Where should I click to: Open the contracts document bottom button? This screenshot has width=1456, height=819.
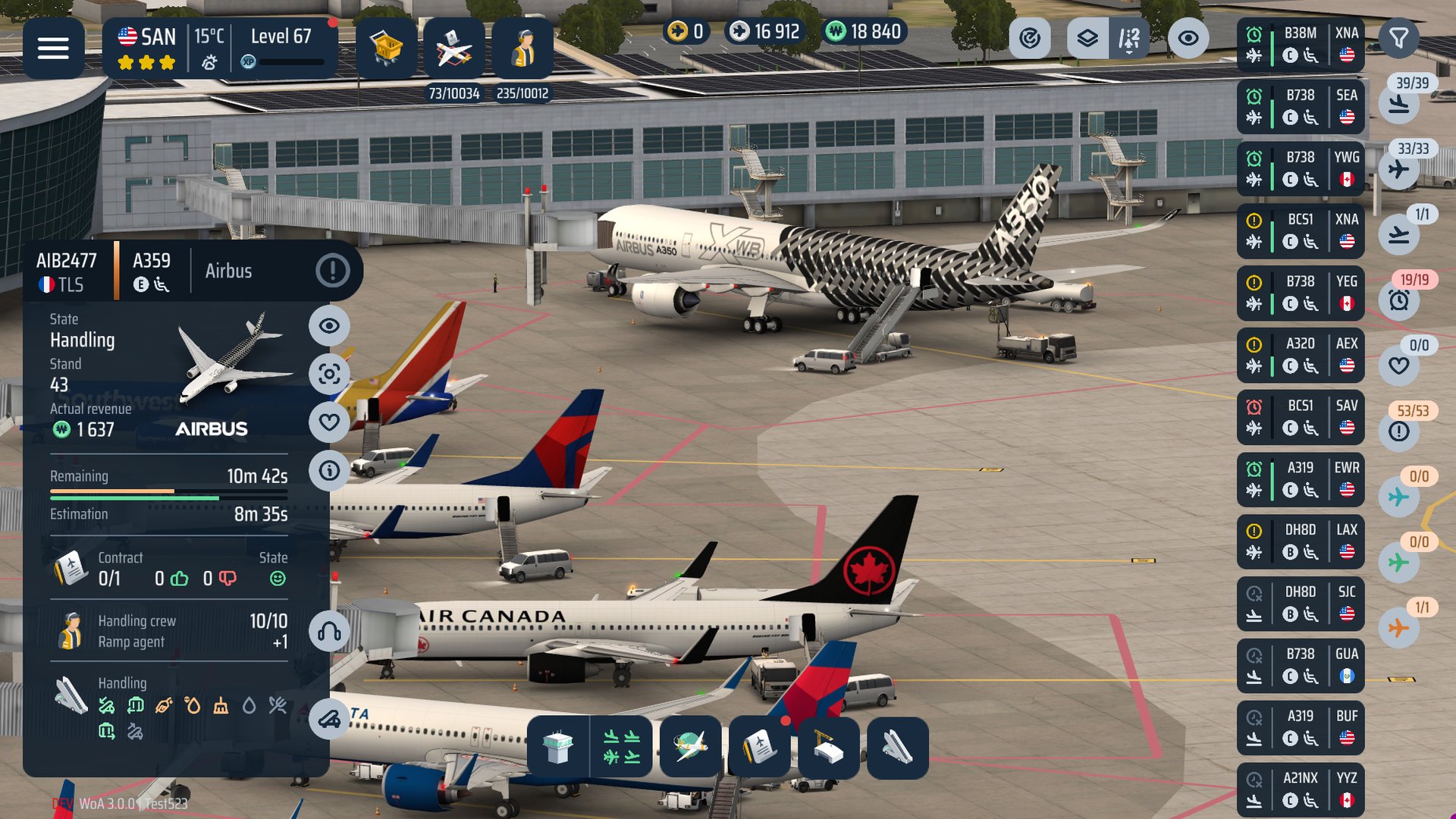tap(759, 748)
